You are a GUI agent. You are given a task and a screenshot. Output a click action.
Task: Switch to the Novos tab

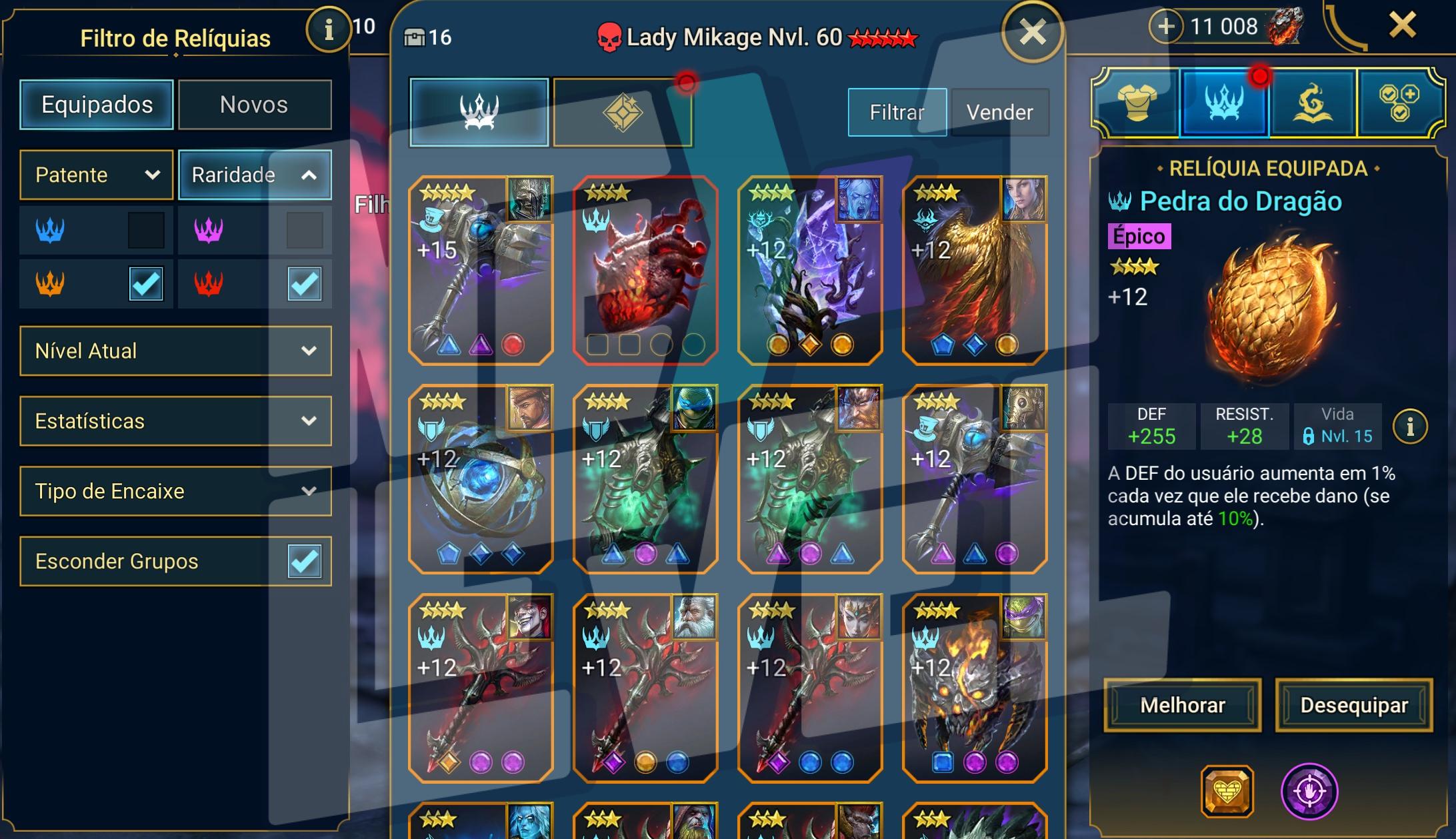pos(254,105)
